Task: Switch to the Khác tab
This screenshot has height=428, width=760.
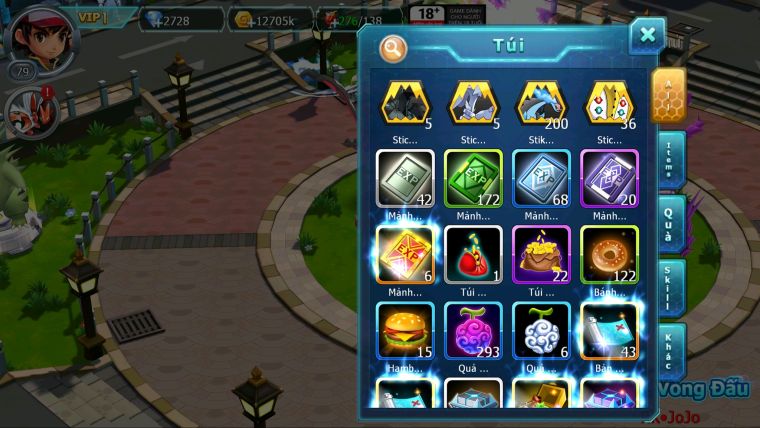Action: point(670,351)
